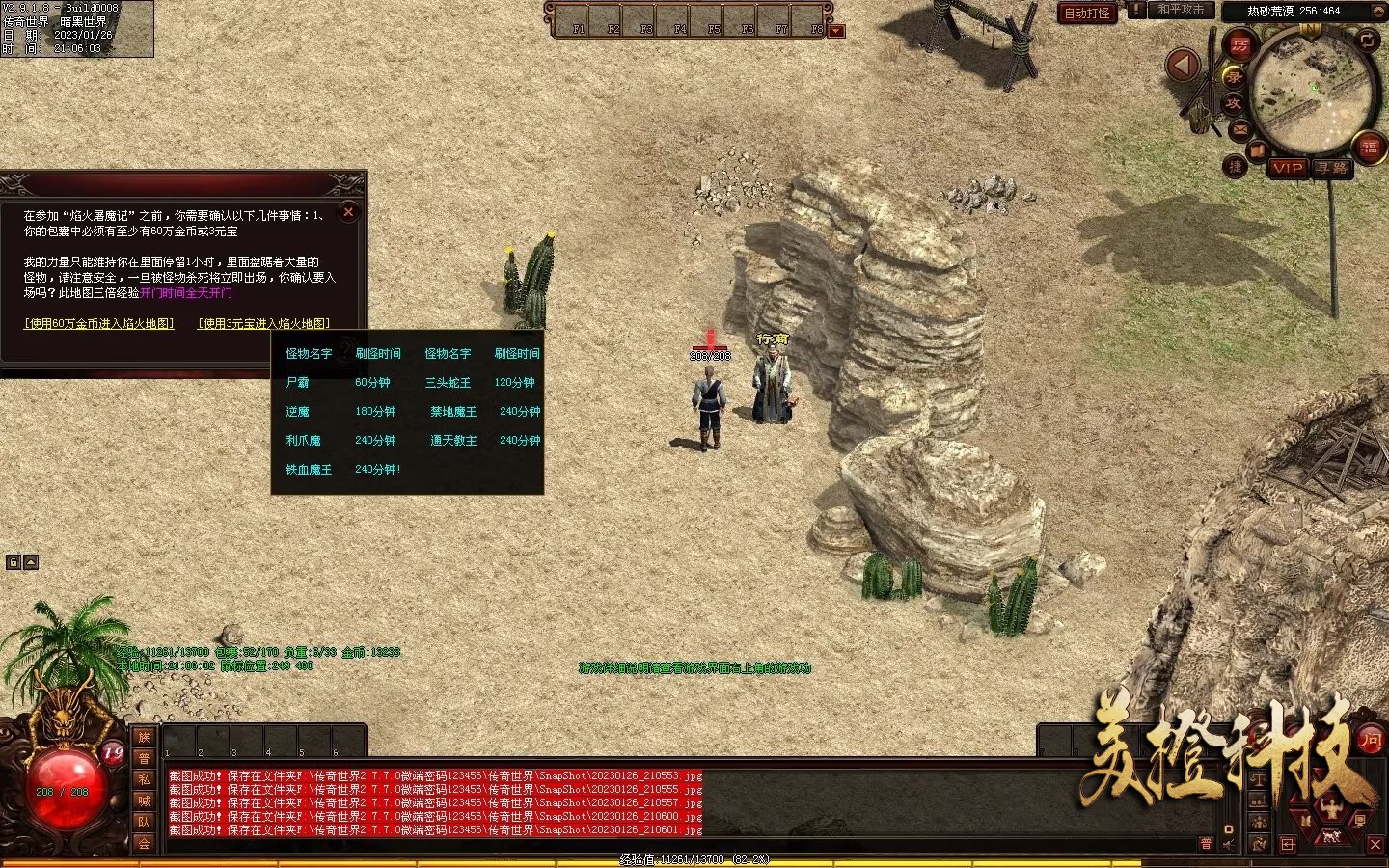This screenshot has width=1389, height=868.
Task: Activate the 寻路 pathfinding button
Action: (x=1333, y=168)
